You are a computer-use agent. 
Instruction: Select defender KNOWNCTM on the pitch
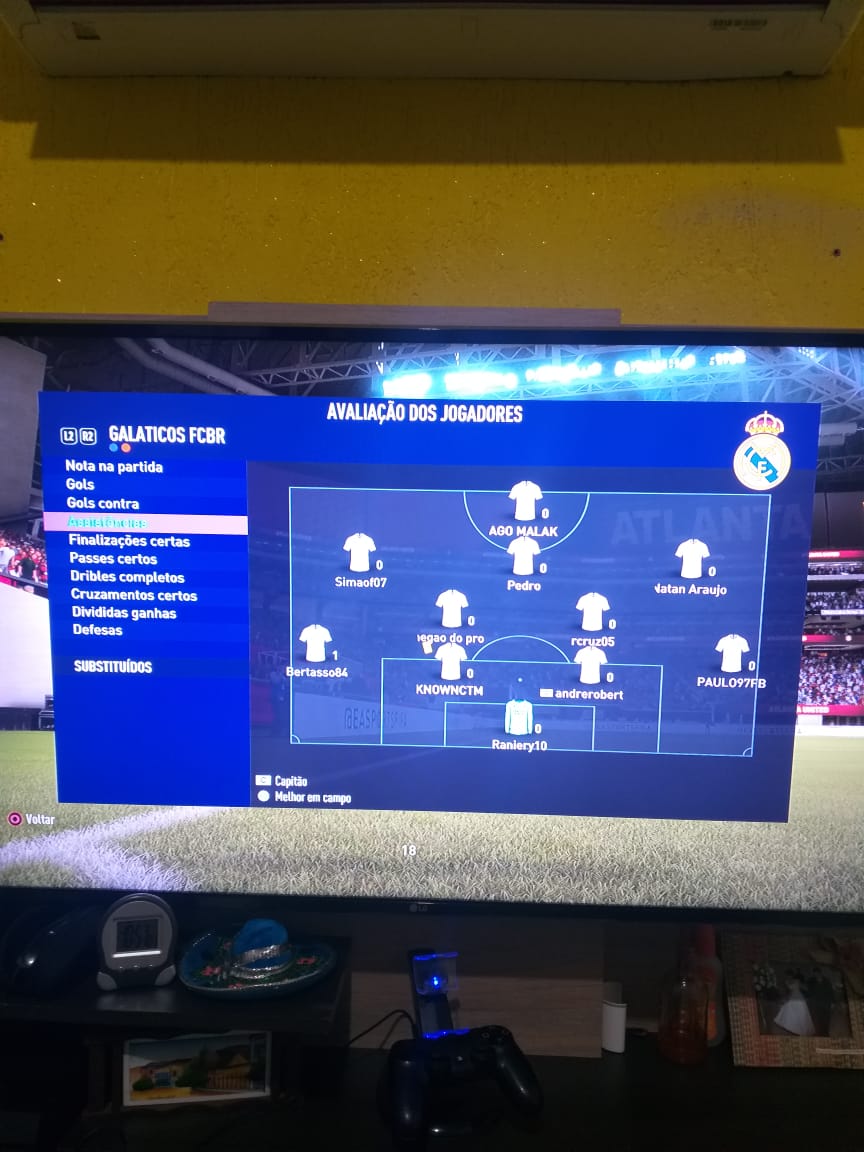[x=451, y=661]
